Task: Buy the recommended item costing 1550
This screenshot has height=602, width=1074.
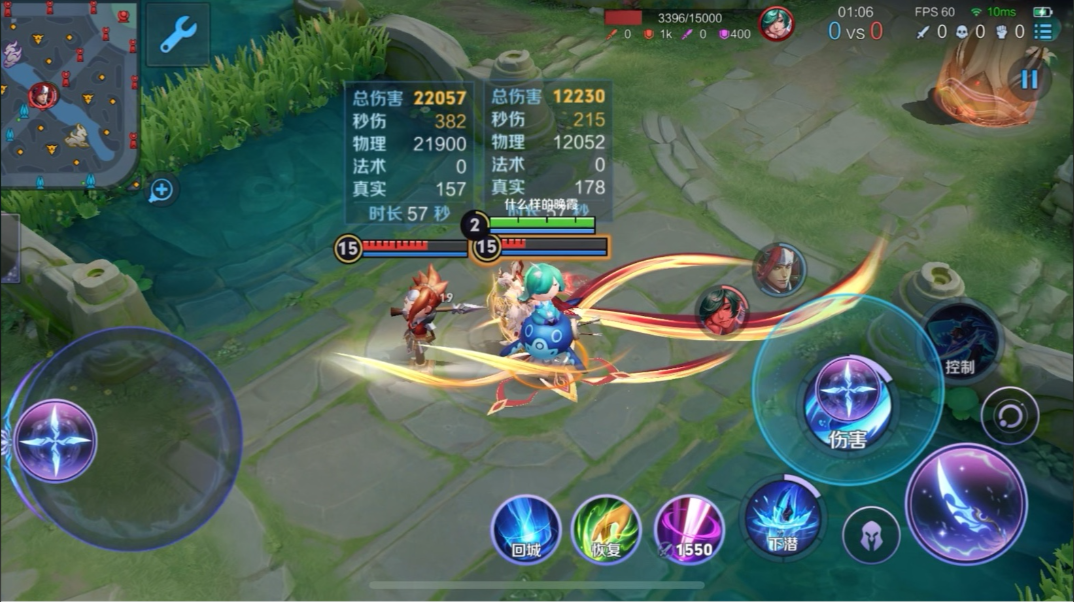Action: coord(688,529)
